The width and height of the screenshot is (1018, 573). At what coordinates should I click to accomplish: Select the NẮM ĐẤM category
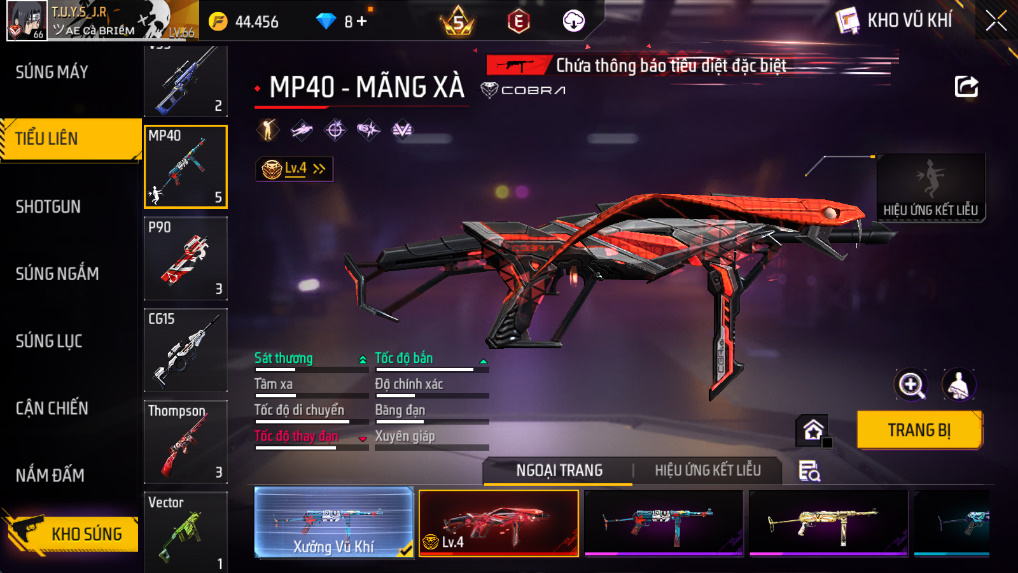pos(50,475)
